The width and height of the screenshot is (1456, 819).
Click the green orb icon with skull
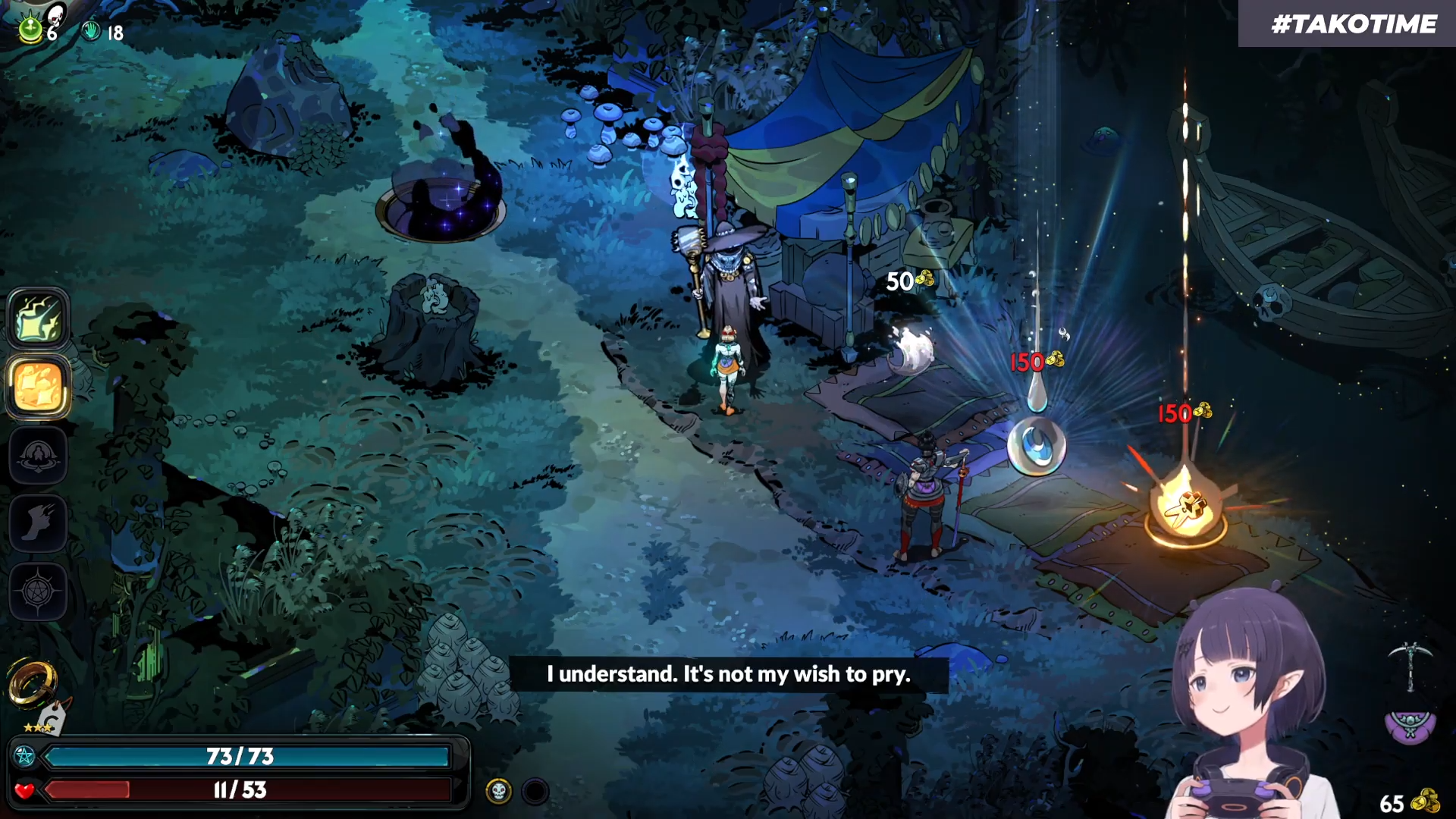click(32, 29)
